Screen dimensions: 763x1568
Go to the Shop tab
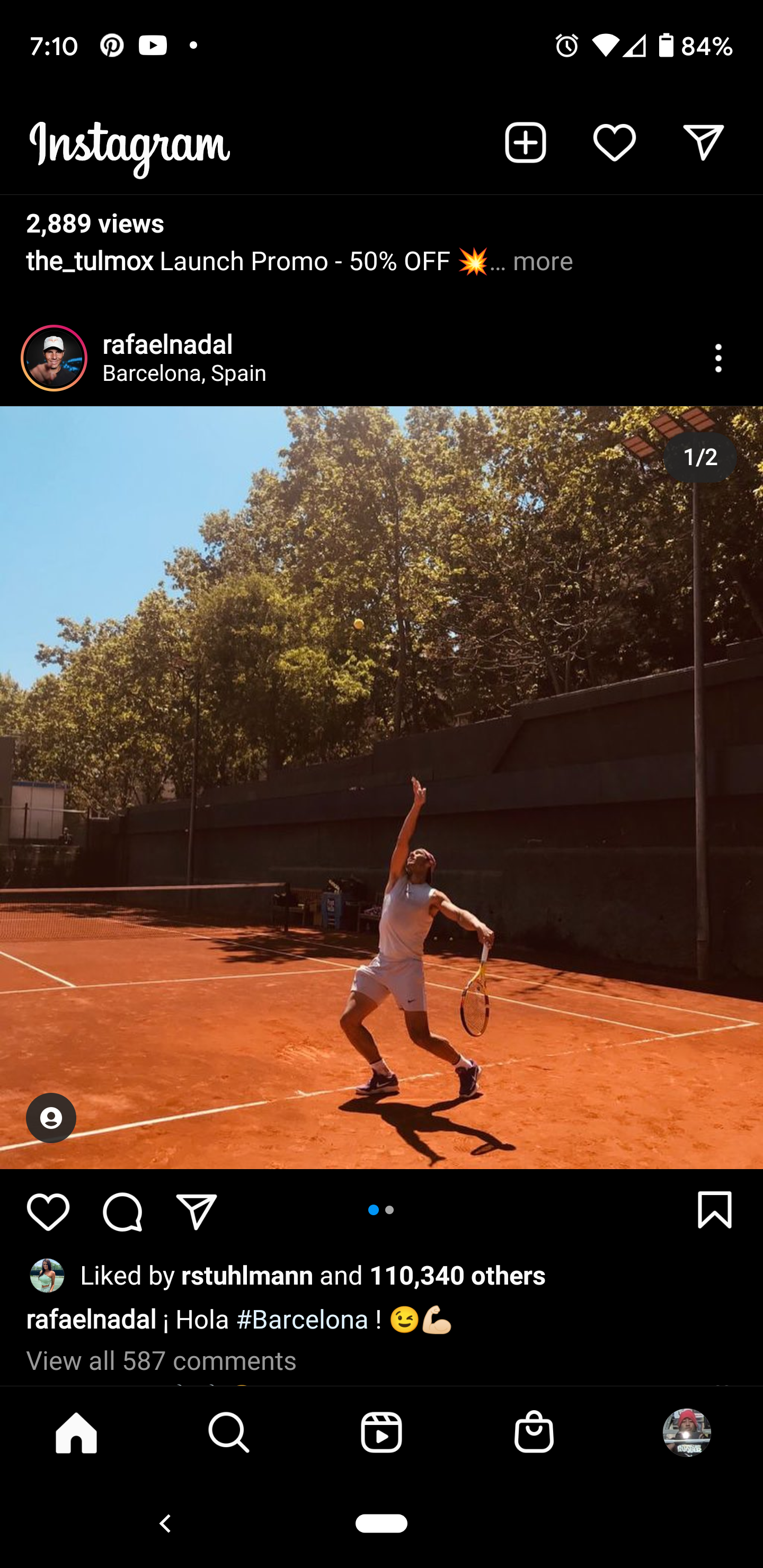[x=534, y=1432]
